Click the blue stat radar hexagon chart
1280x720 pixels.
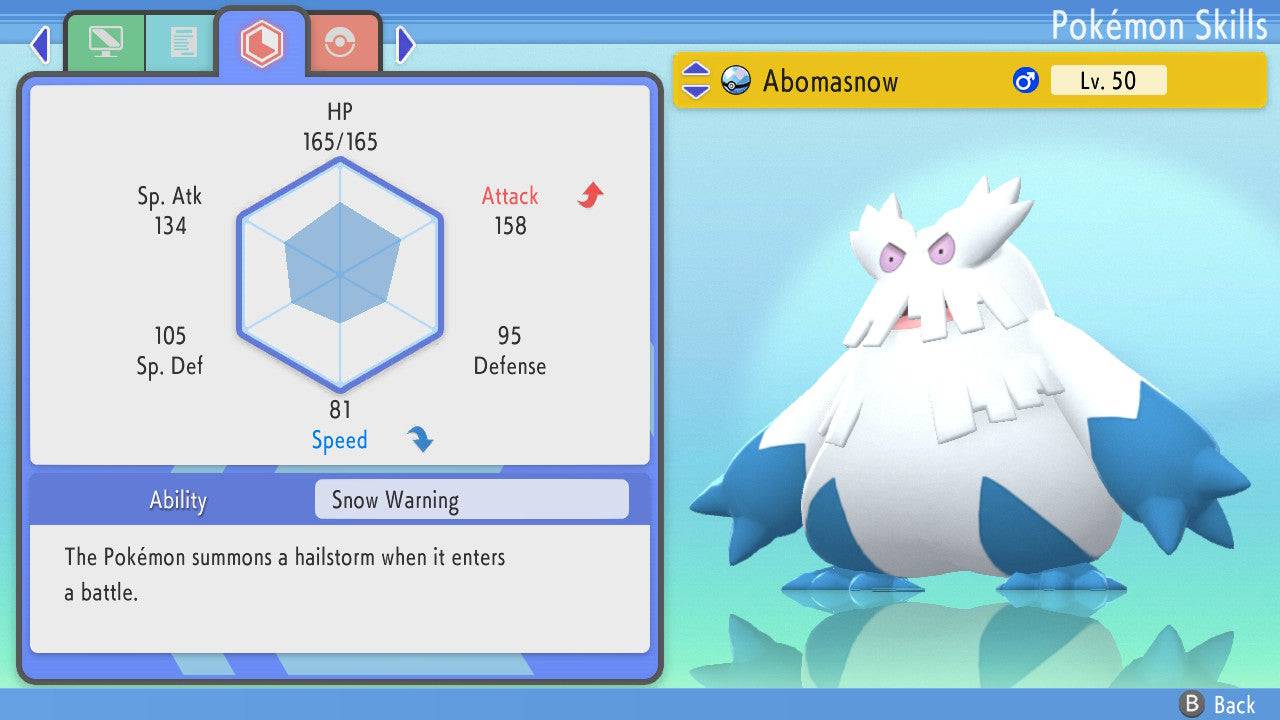pos(340,272)
